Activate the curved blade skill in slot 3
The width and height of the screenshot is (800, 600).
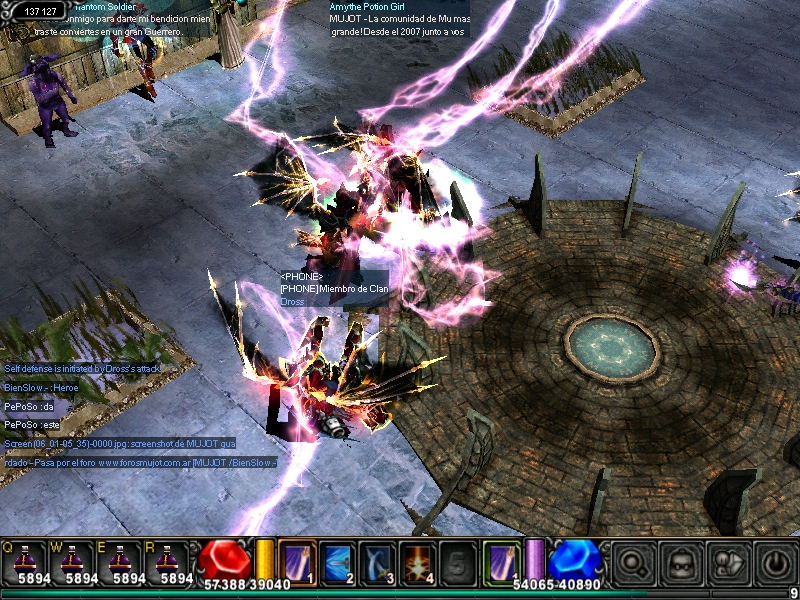[x=378, y=560]
